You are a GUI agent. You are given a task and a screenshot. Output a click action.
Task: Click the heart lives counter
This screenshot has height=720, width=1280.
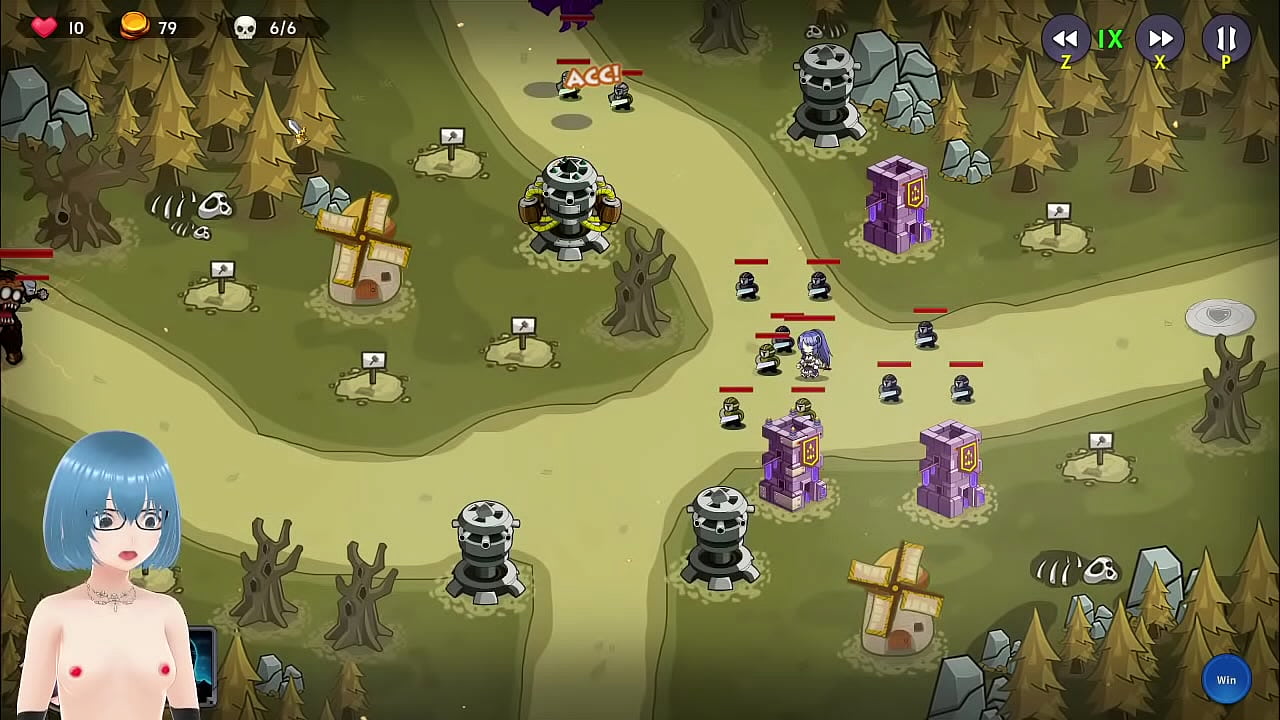point(44,27)
